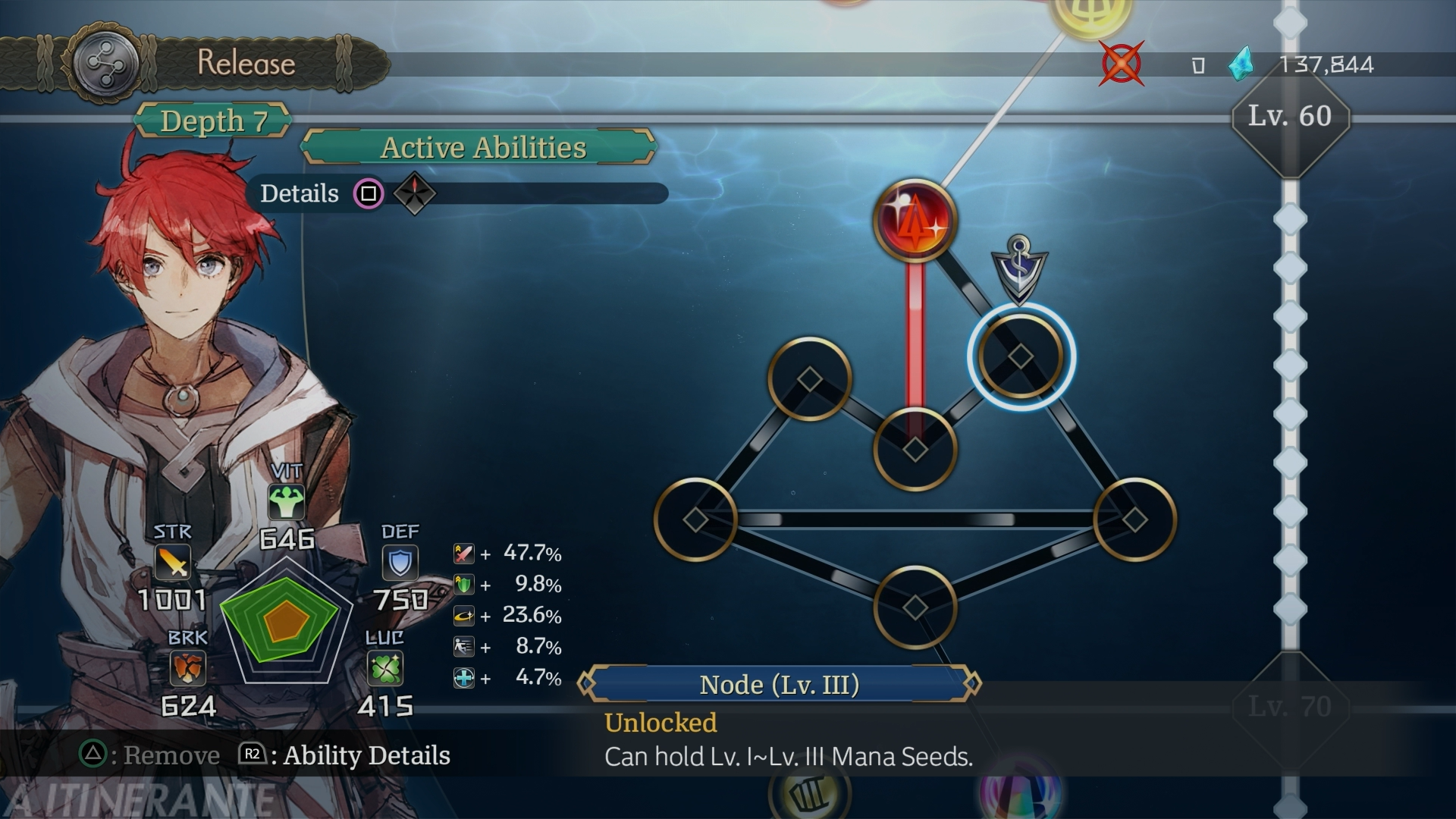1456x819 pixels.
Task: Select the yellow node at the top edge
Action: tap(1090, 15)
